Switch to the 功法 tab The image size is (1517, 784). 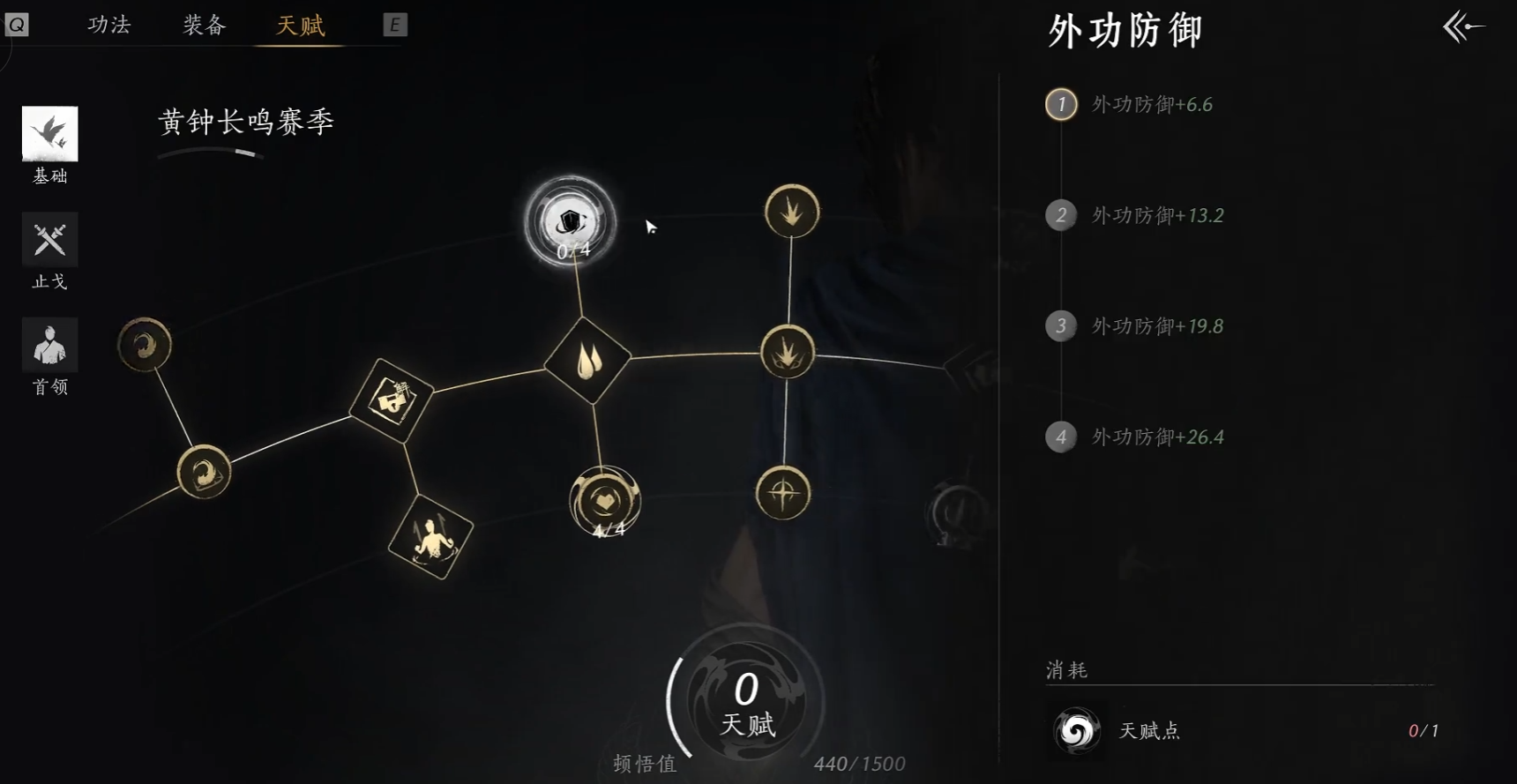pyautogui.click(x=108, y=26)
